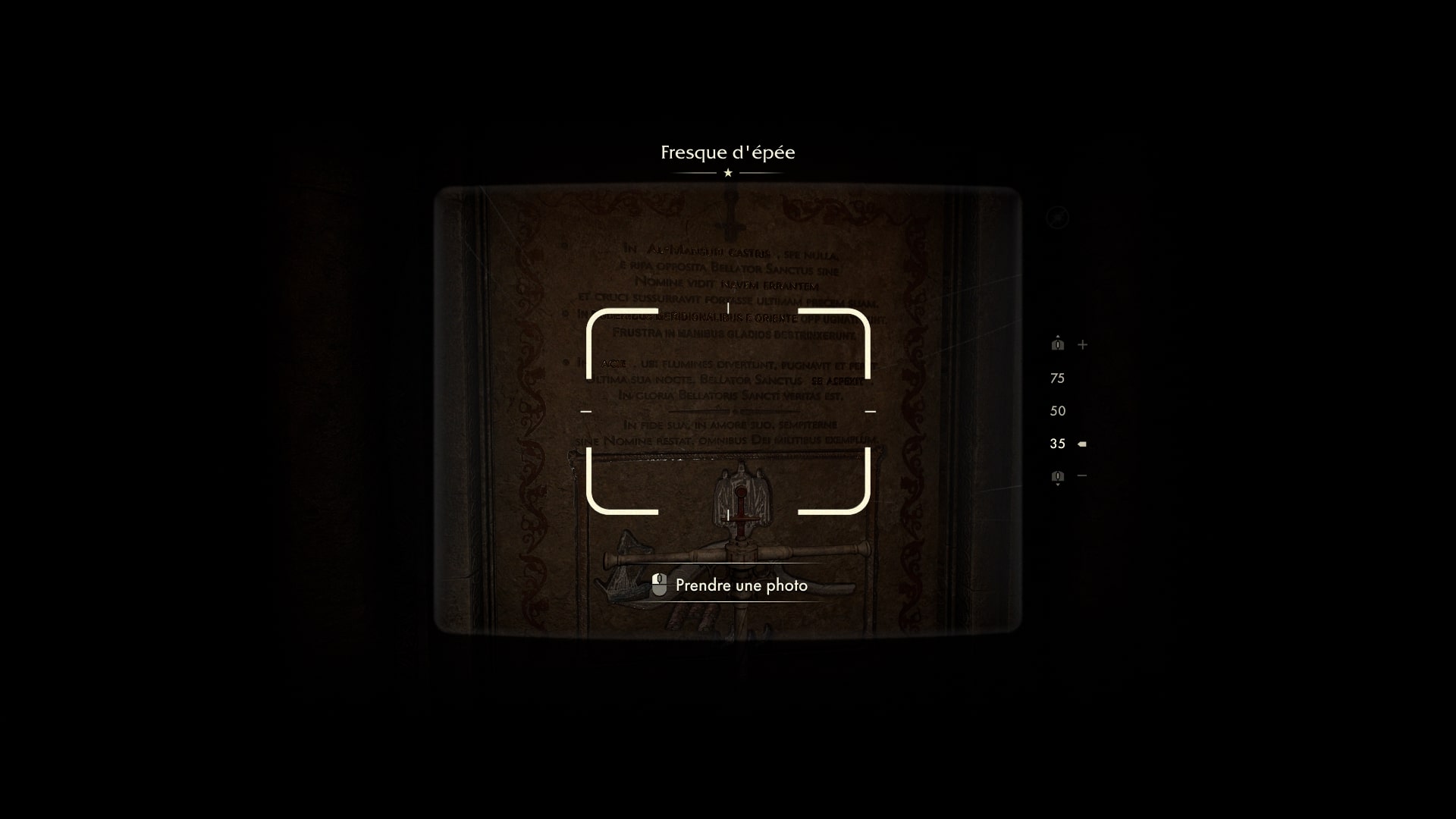Select the minus sign to zoom out
1456x819 pixels.
(x=1081, y=475)
